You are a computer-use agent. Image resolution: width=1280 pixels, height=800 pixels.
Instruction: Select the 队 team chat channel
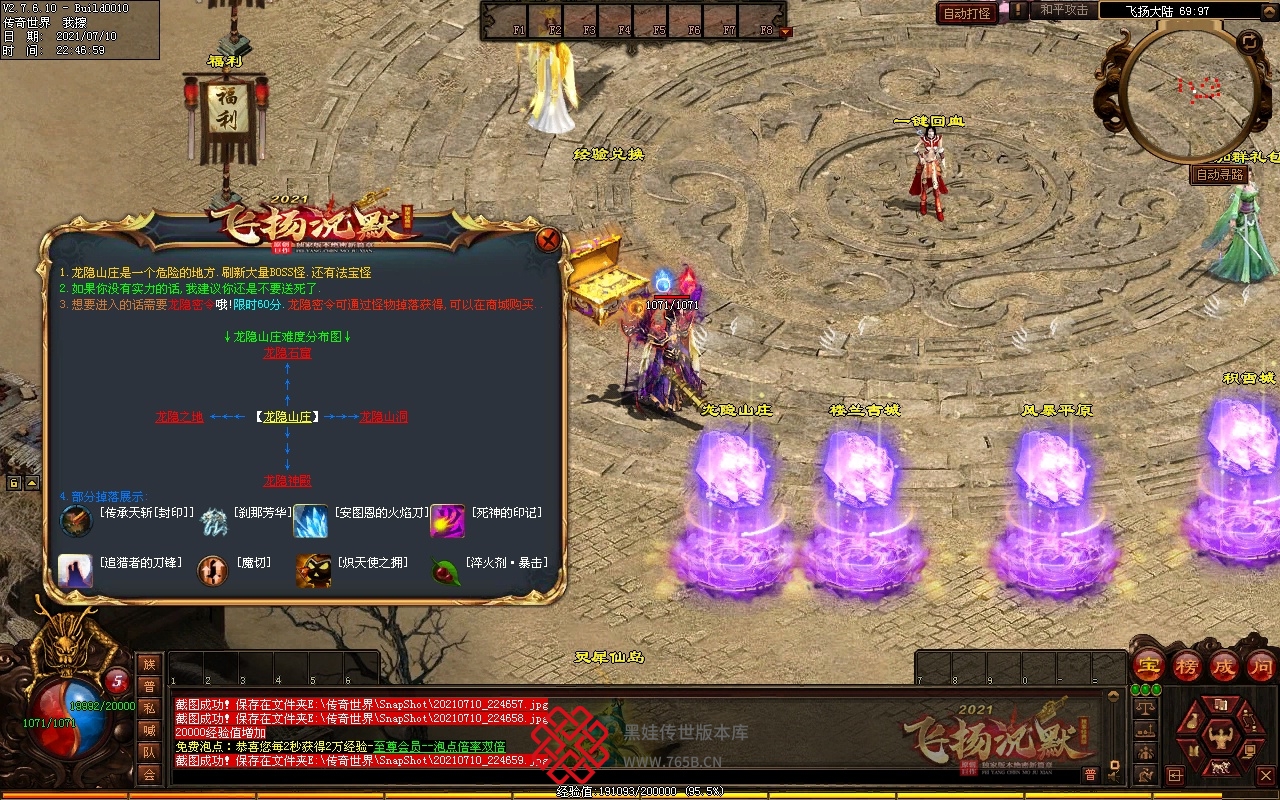tap(149, 752)
